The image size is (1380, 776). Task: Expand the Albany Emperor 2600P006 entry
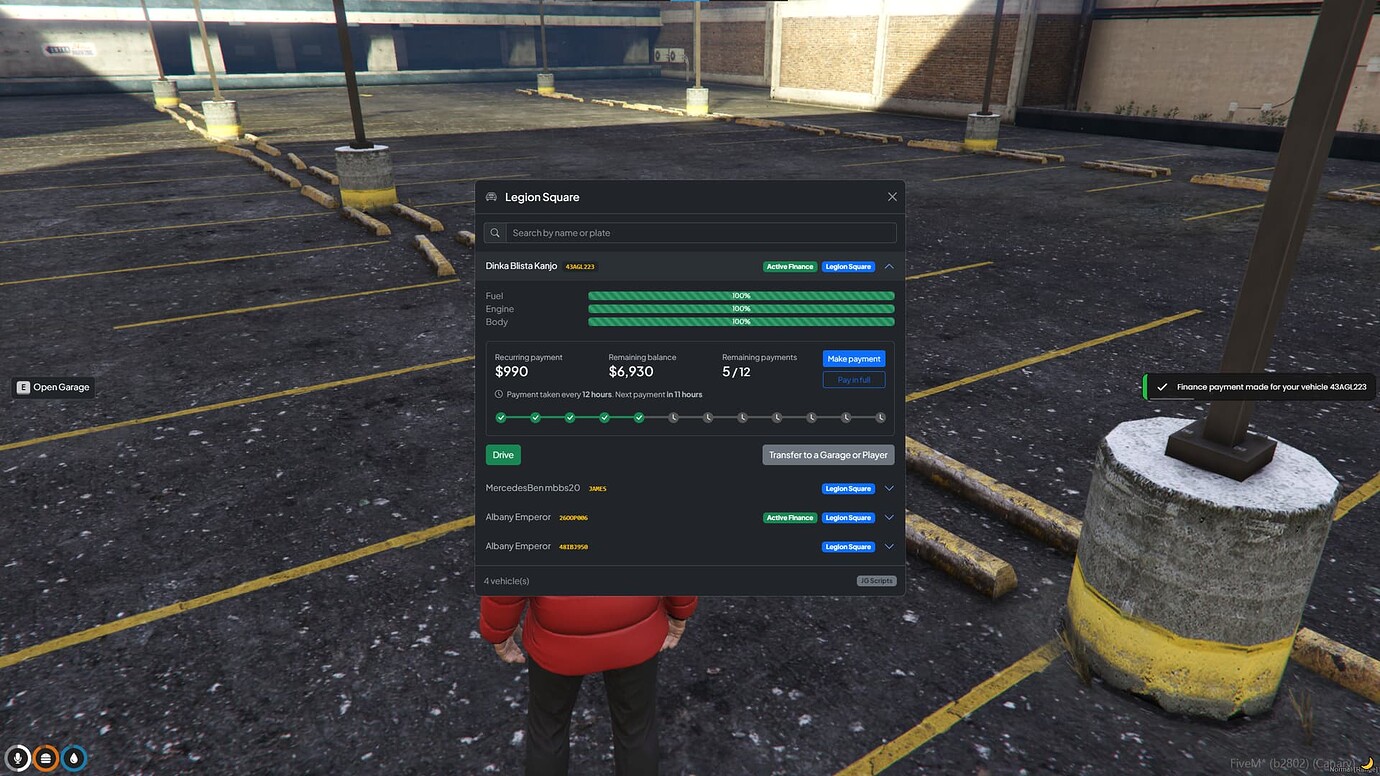(888, 517)
